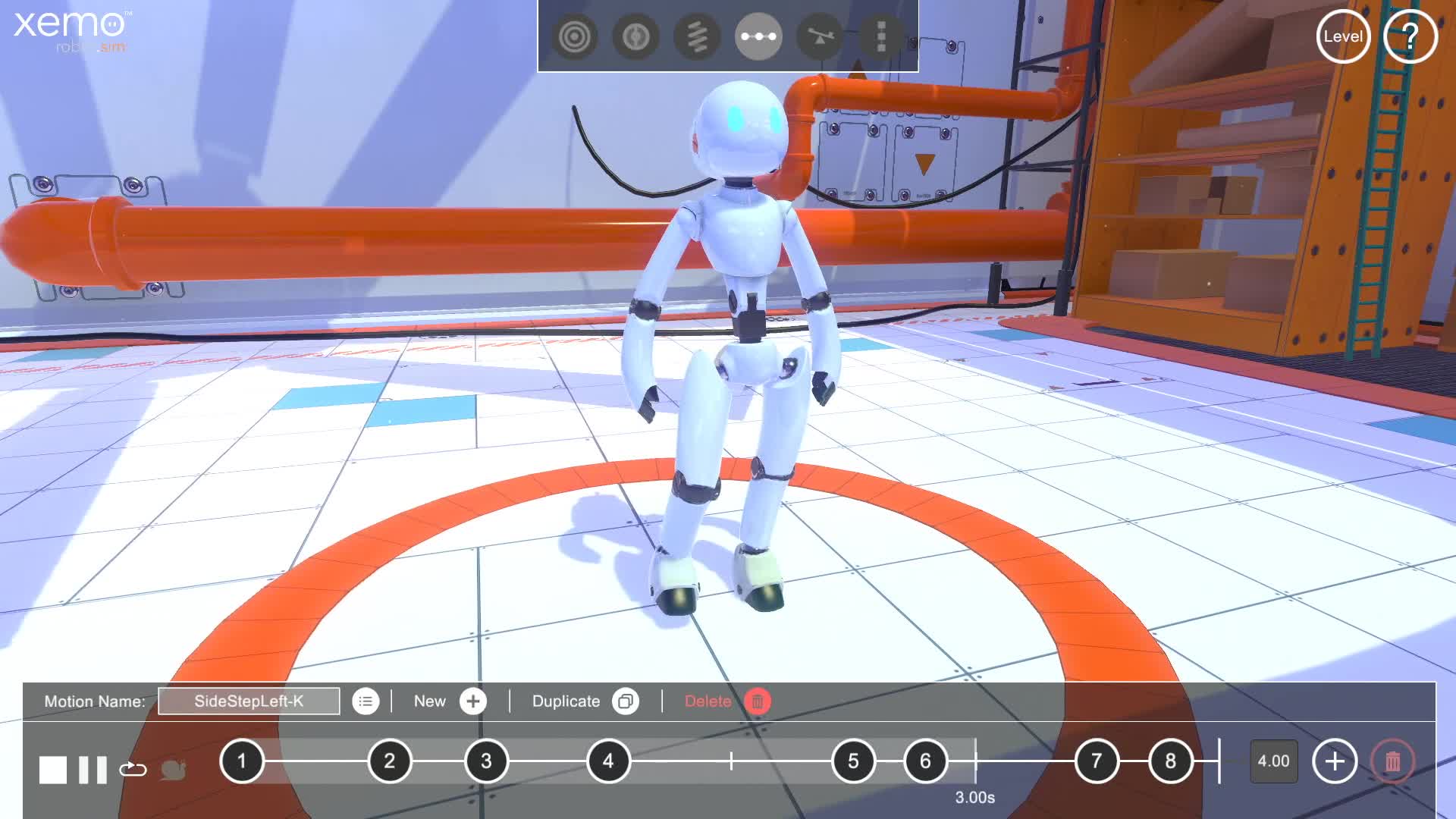Viewport: 1456px width, 819px height.
Task: Open the motor/rotation tool in the top toolbar
Action: click(x=637, y=36)
